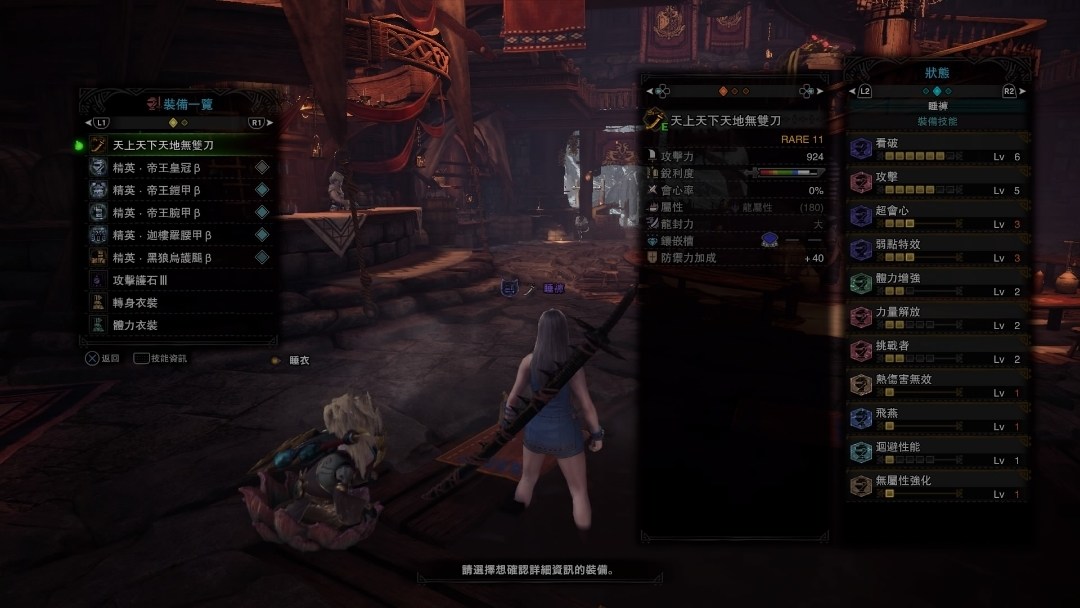This screenshot has width=1080, height=608.
Task: View the 挑戰者 skill entry
Action: coord(936,351)
